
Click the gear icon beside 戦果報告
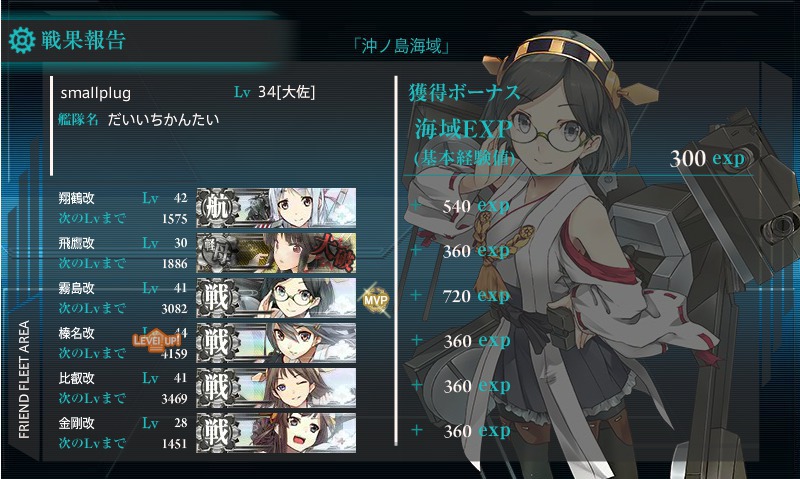click(21, 41)
